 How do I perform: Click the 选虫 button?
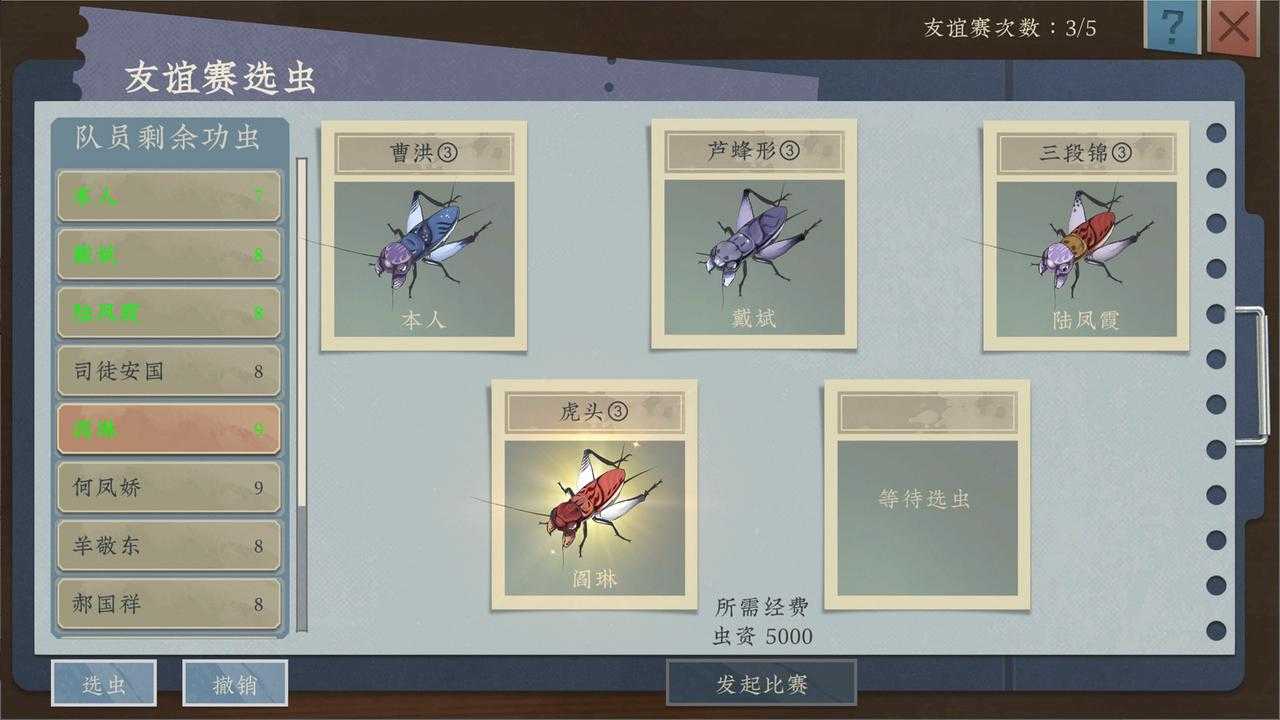pos(105,684)
